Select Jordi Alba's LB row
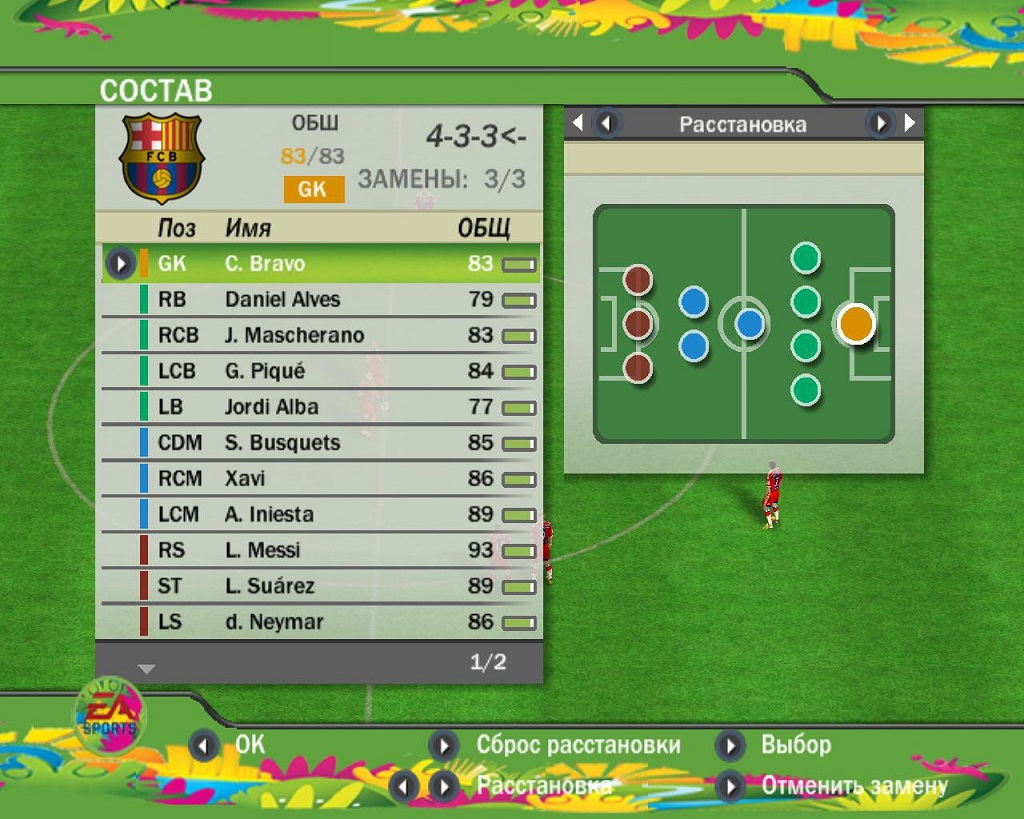 click(320, 407)
